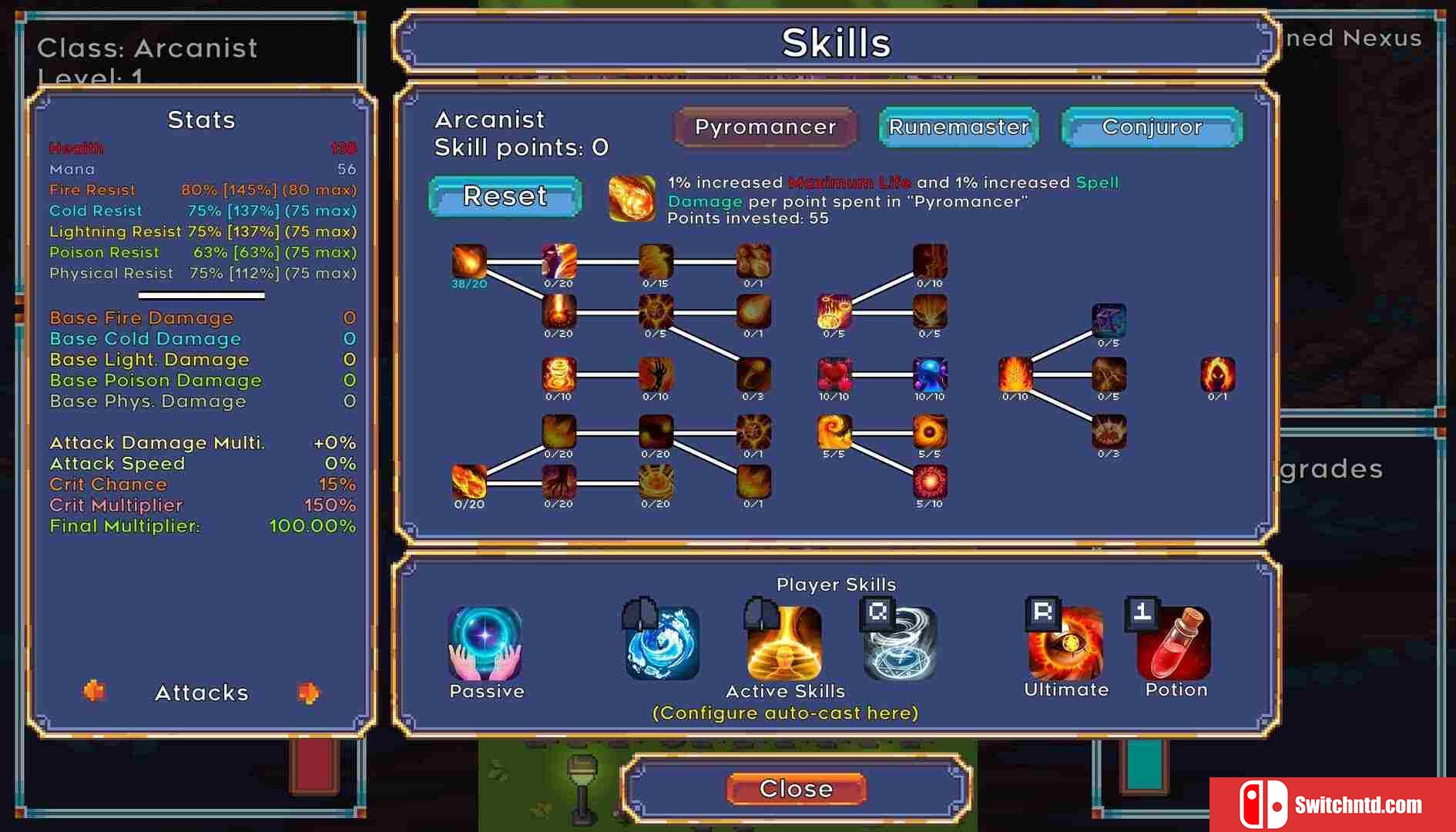
Task: Configure the golden meditation active skill
Action: [x=784, y=643]
